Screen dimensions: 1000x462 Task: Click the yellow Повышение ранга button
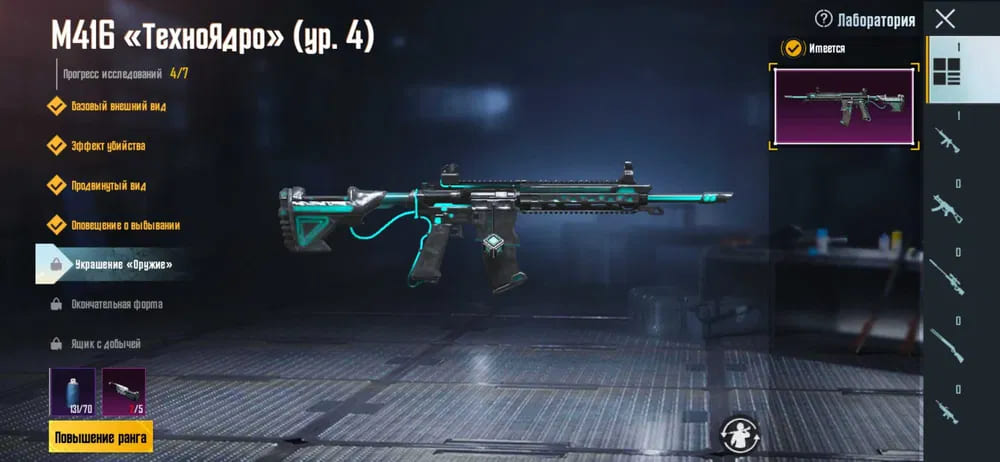[x=100, y=437]
